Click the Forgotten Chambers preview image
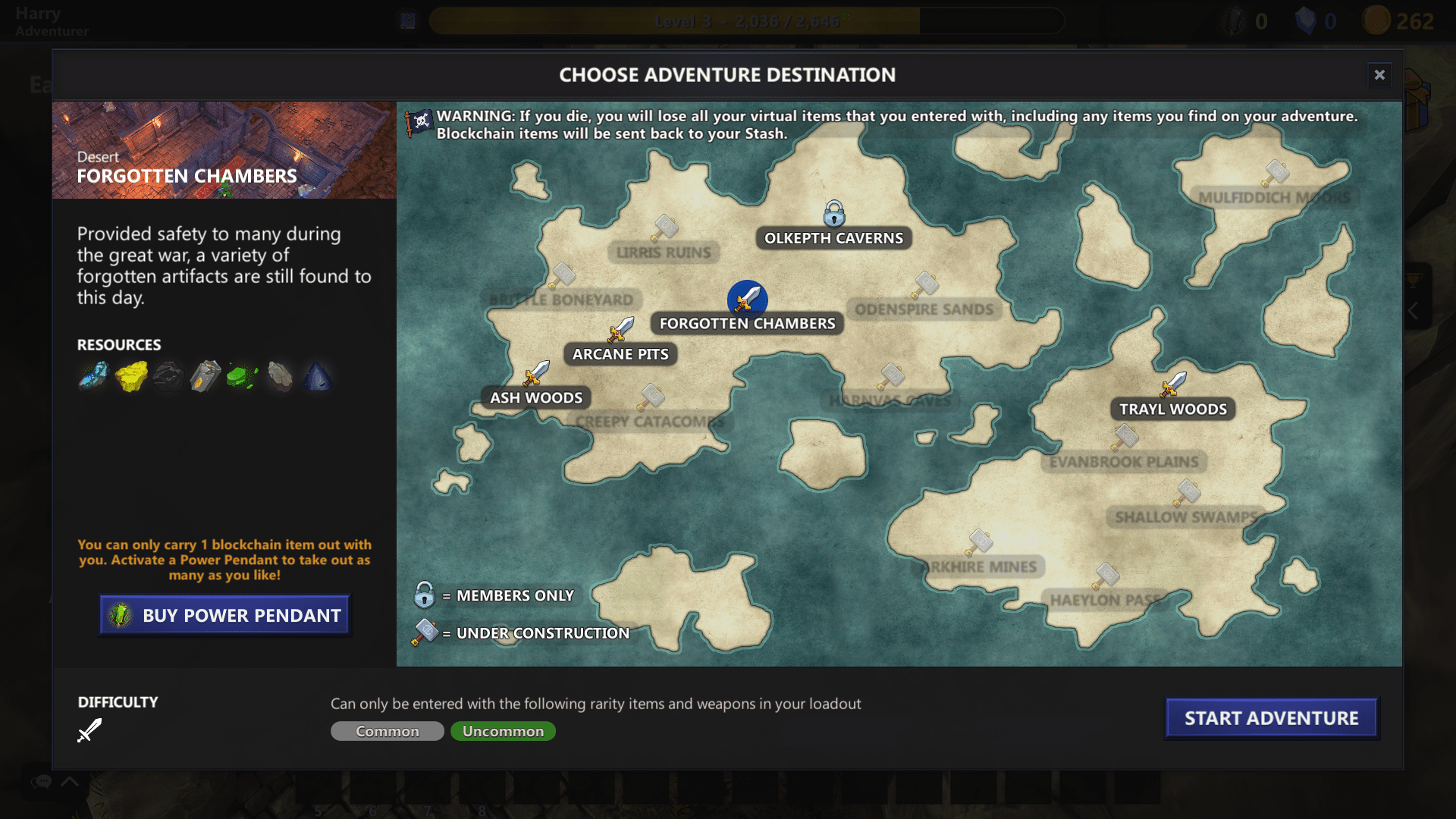Image resolution: width=1456 pixels, height=819 pixels. 224,149
